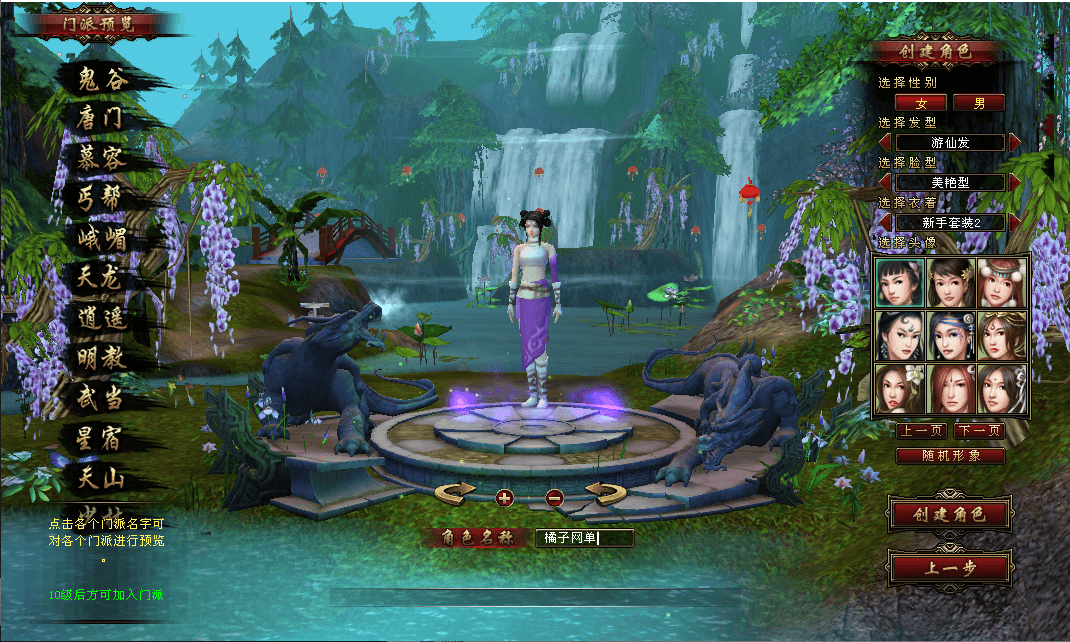Zoom in with the plus button
This screenshot has height=642, width=1070.
point(503,497)
